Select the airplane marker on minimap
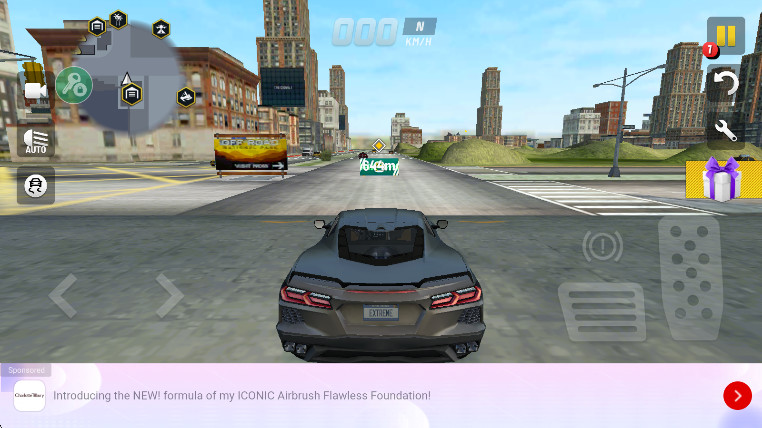Image resolution: width=762 pixels, height=428 pixels. click(x=161, y=30)
